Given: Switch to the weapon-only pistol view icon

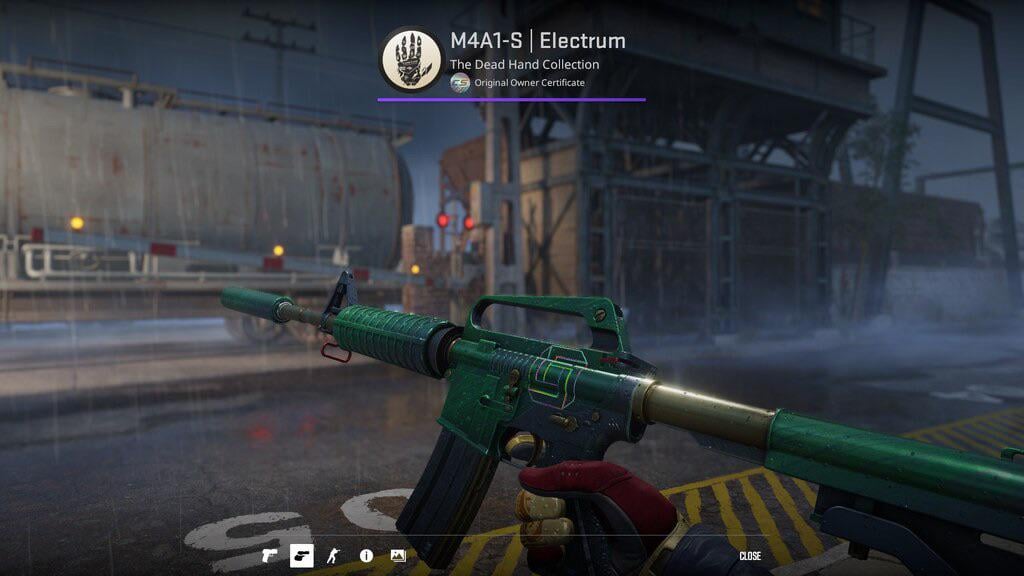Looking at the screenshot, I should point(270,555).
